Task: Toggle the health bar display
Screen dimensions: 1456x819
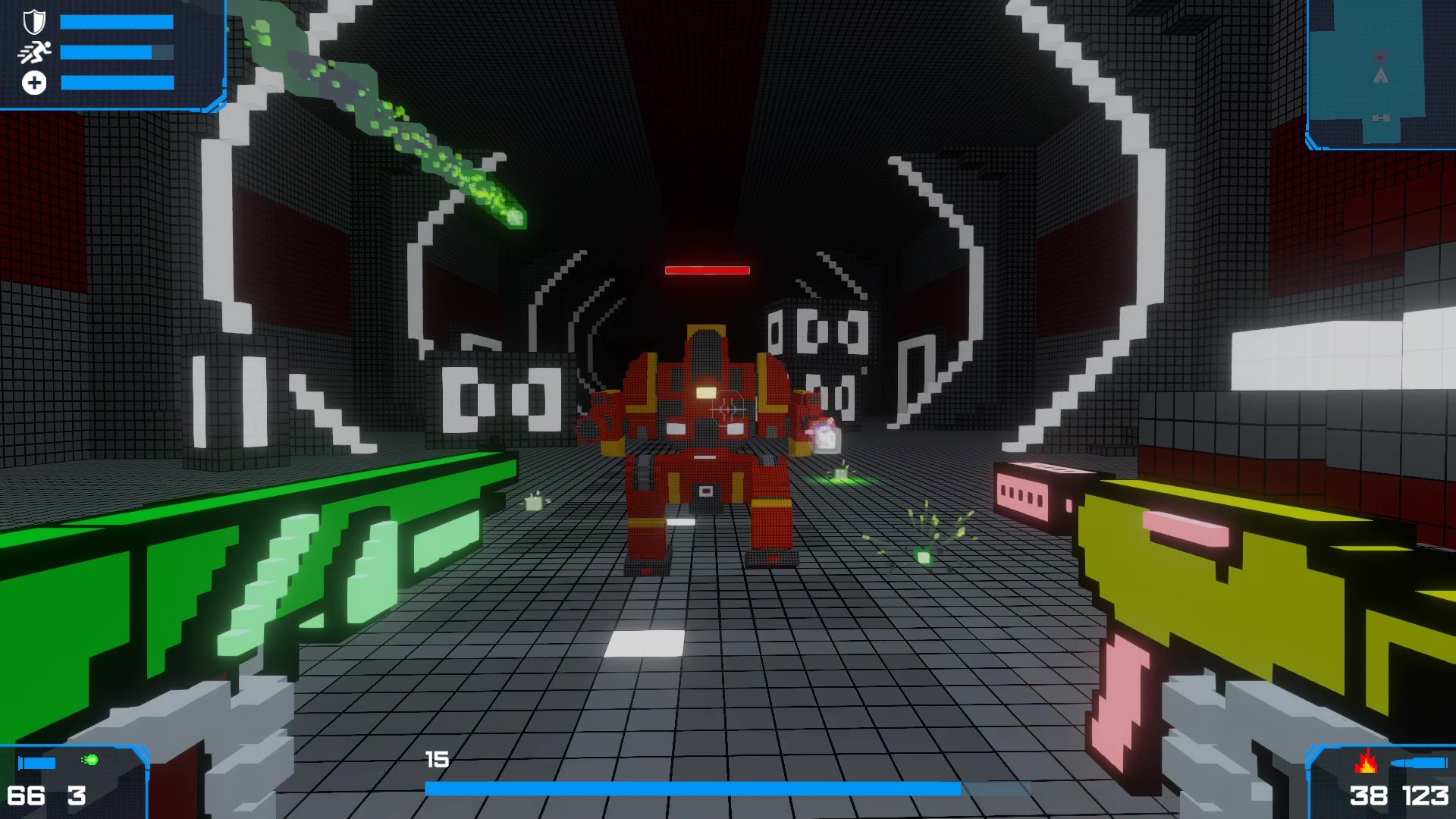Action: pos(118,82)
